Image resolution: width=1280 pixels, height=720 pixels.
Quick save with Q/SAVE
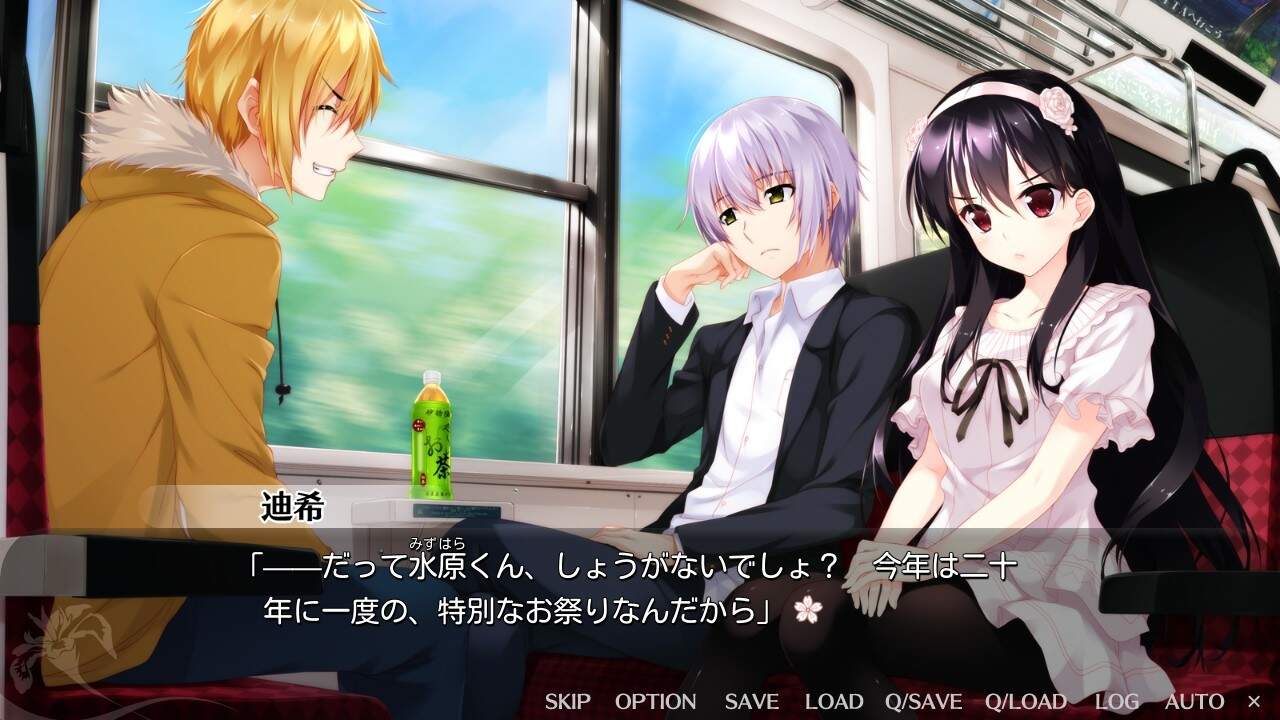coord(923,701)
